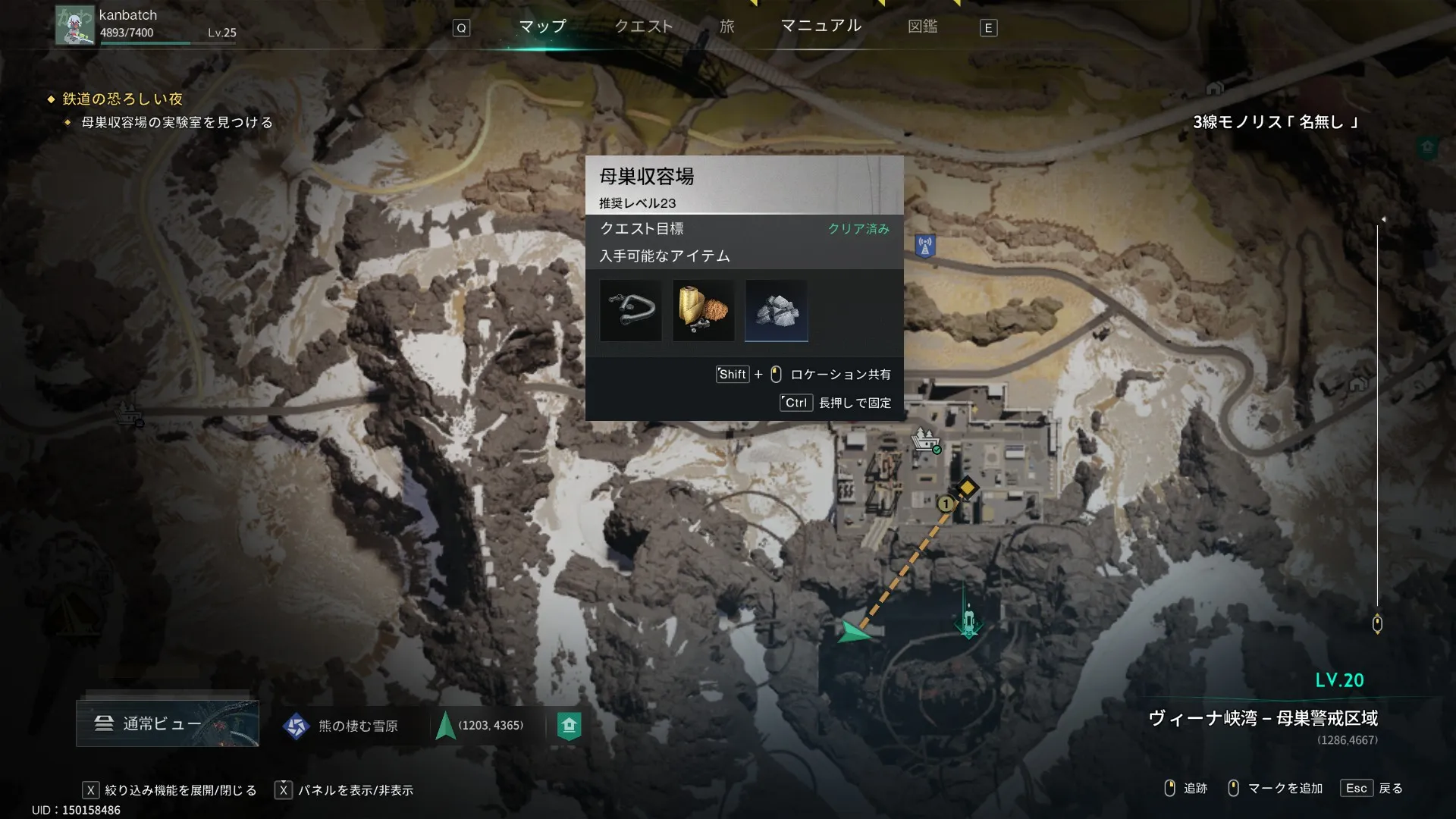The image size is (1456, 819).
Task: Click the vehicle marker on the western road
Action: pos(129,414)
